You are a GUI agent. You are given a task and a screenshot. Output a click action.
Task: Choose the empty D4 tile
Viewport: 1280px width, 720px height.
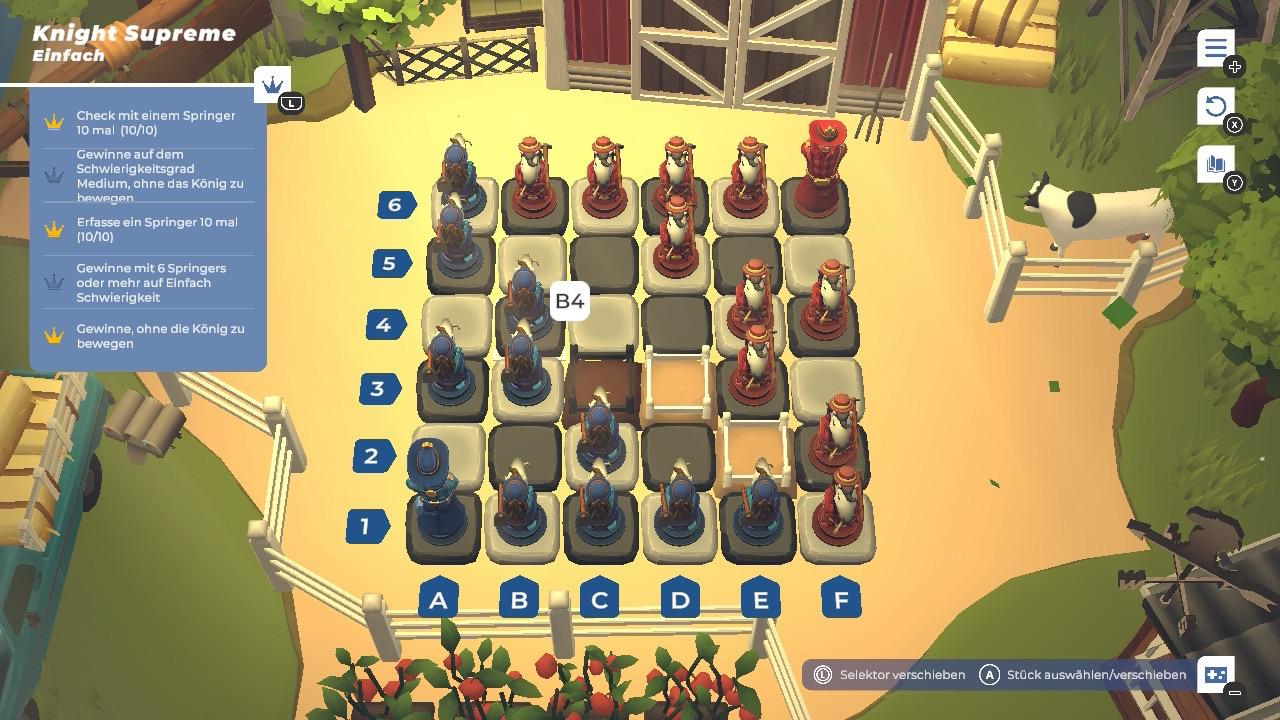(x=677, y=322)
